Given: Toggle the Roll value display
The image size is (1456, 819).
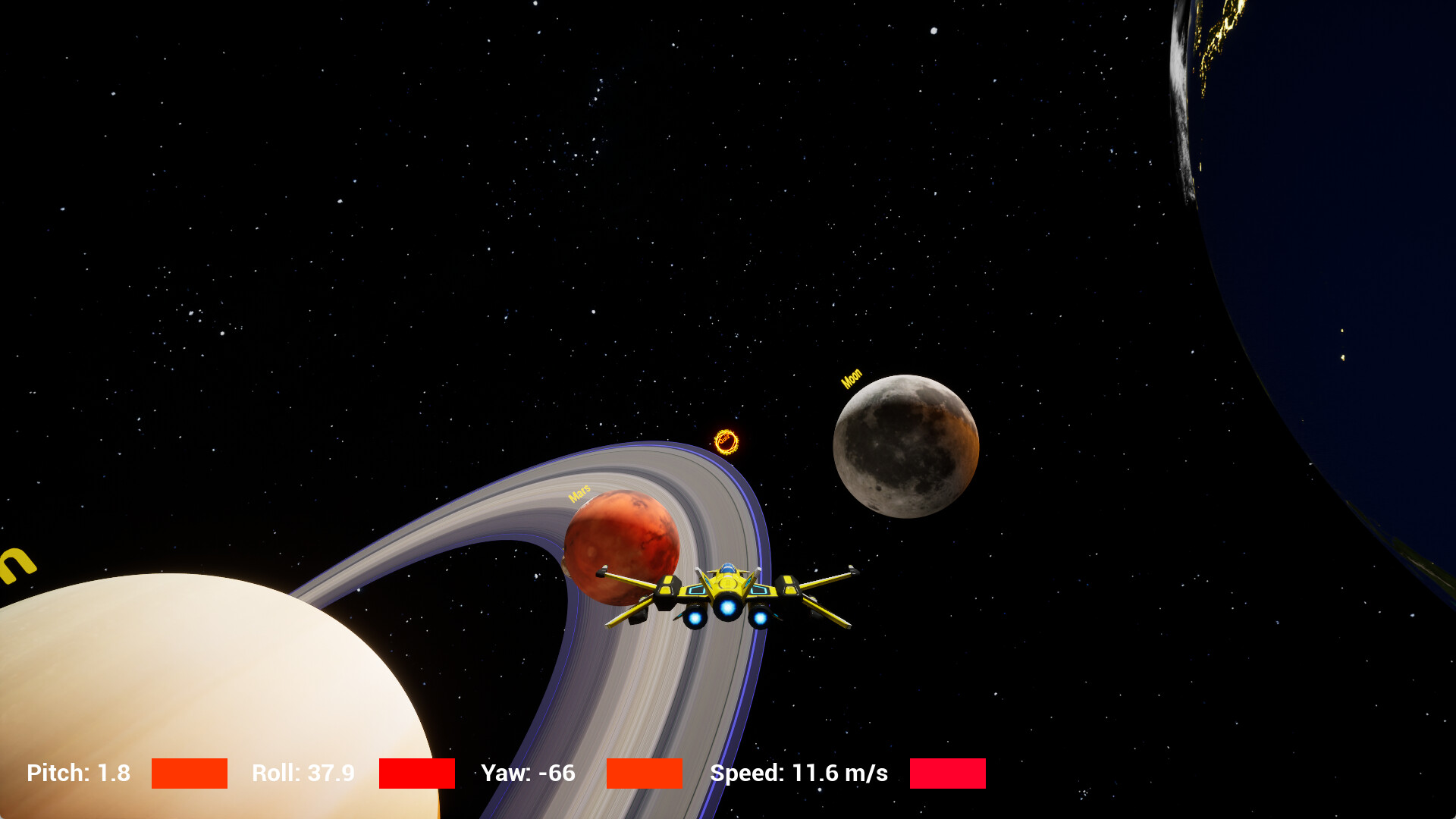Looking at the screenshot, I should [303, 773].
